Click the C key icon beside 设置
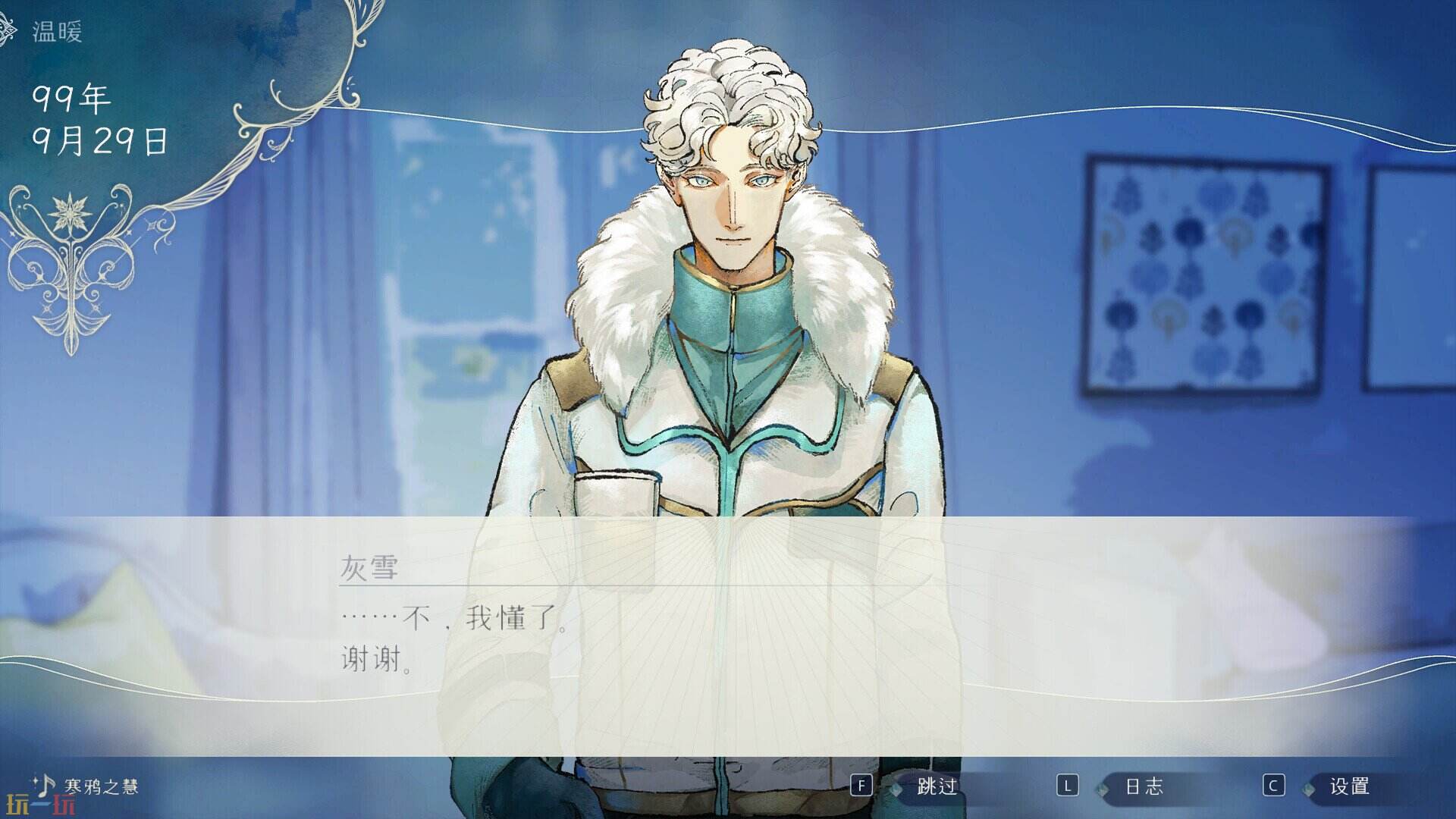The height and width of the screenshot is (819, 1456). (x=1273, y=785)
